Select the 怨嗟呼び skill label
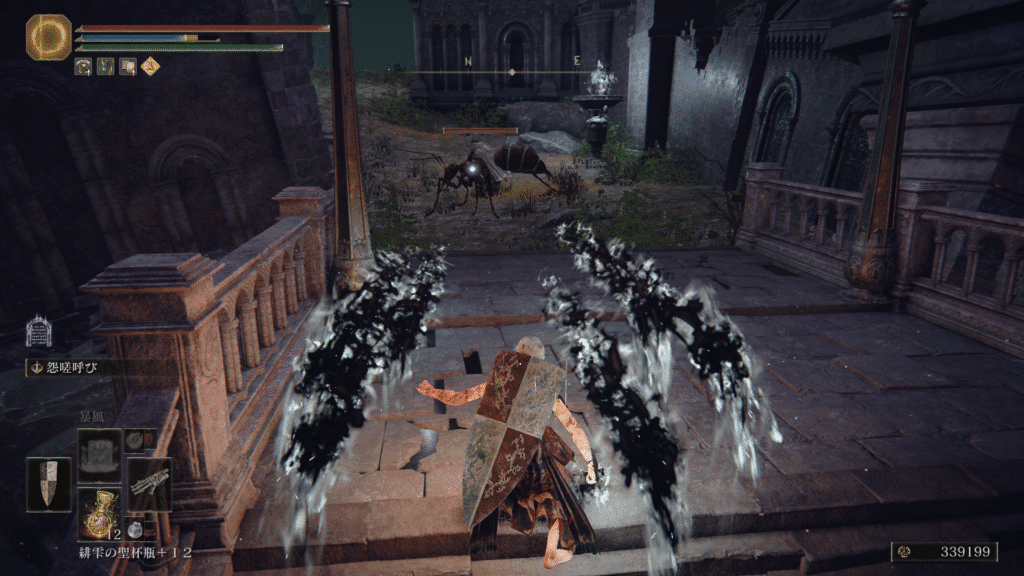1024x576 pixels. pos(70,368)
